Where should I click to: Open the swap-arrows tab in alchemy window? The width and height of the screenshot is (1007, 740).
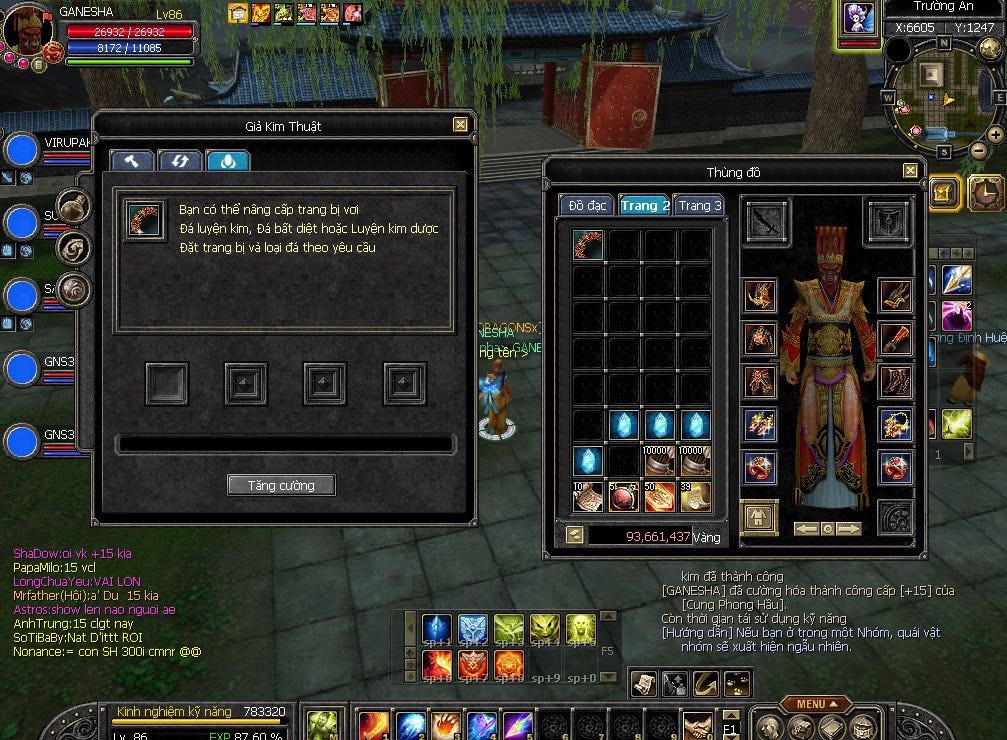(180, 161)
